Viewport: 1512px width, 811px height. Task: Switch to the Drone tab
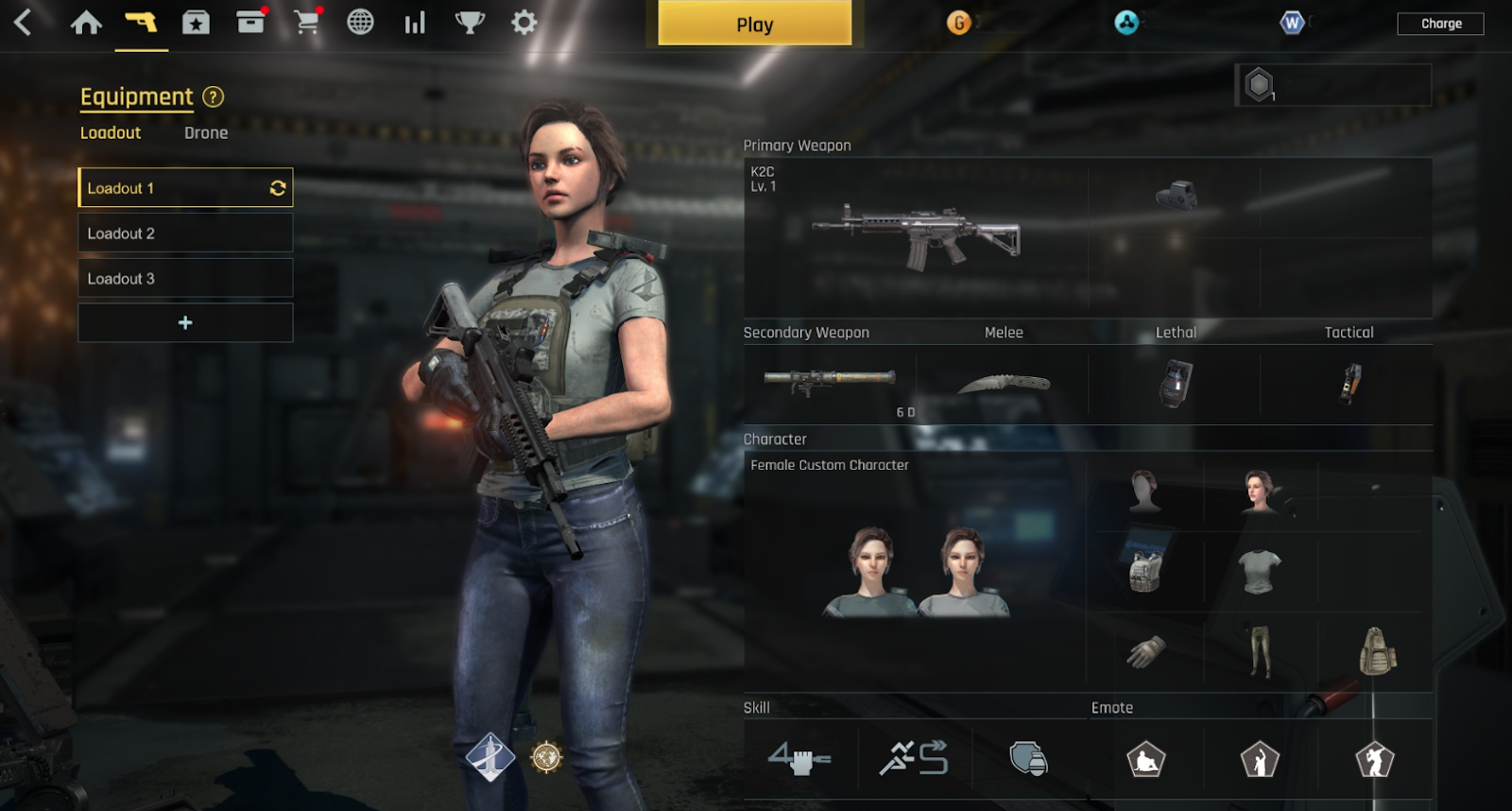206,133
